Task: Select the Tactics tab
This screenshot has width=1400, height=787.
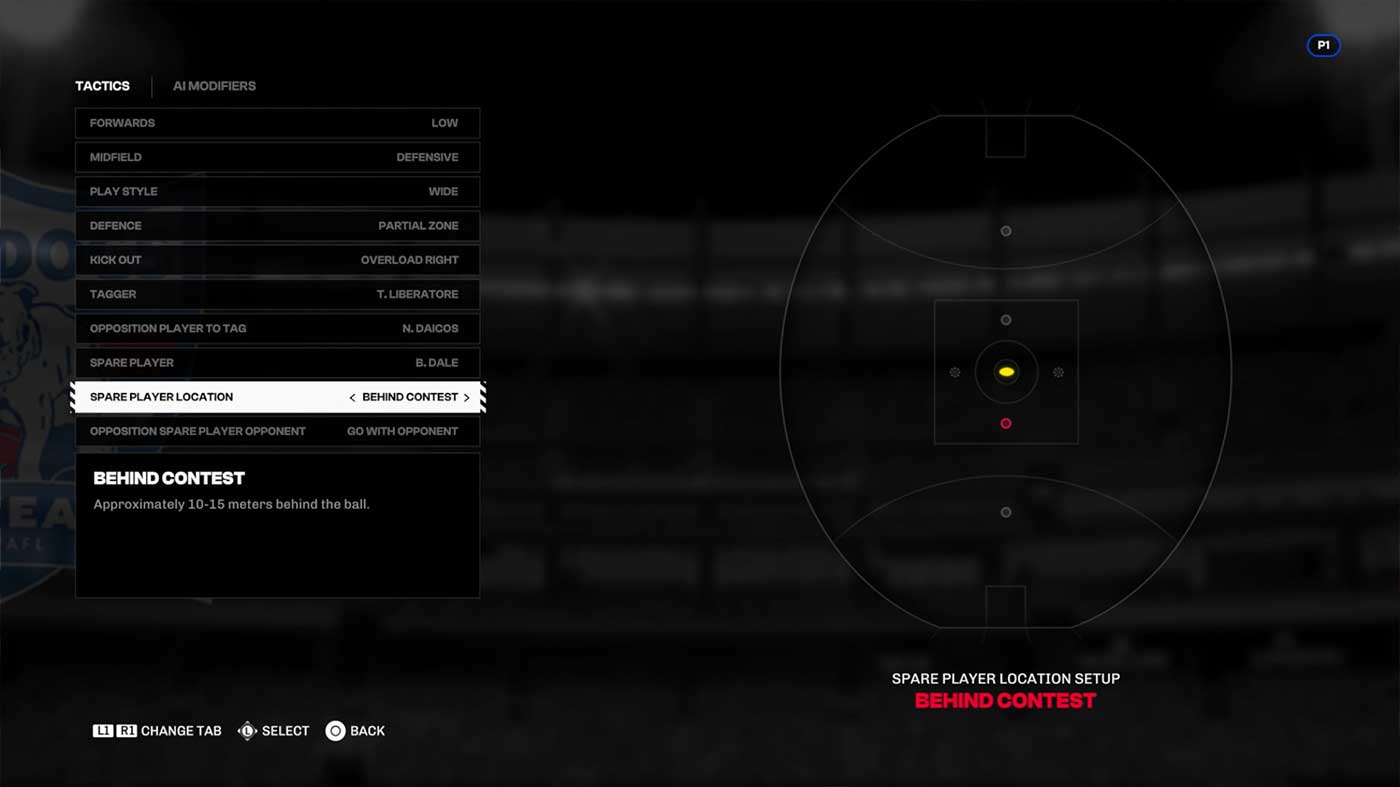Action: click(x=102, y=86)
